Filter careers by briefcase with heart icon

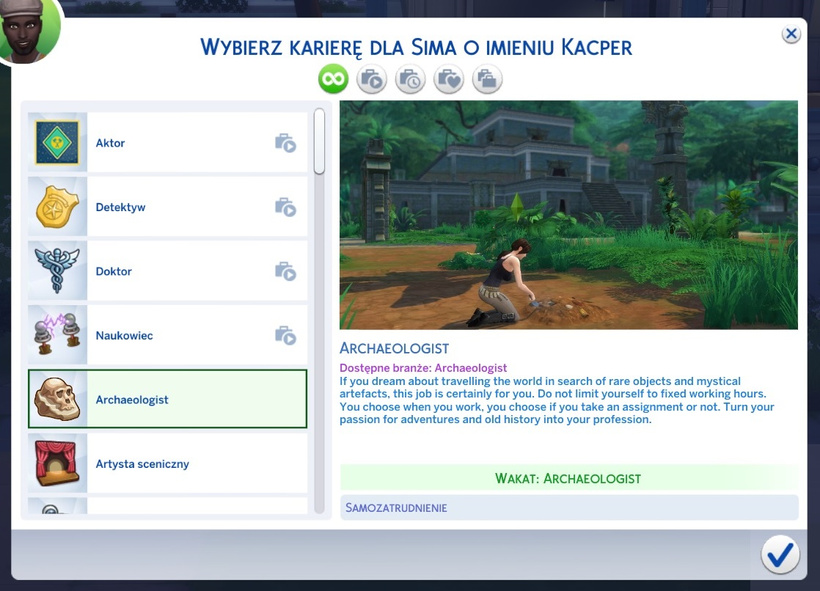tap(449, 79)
